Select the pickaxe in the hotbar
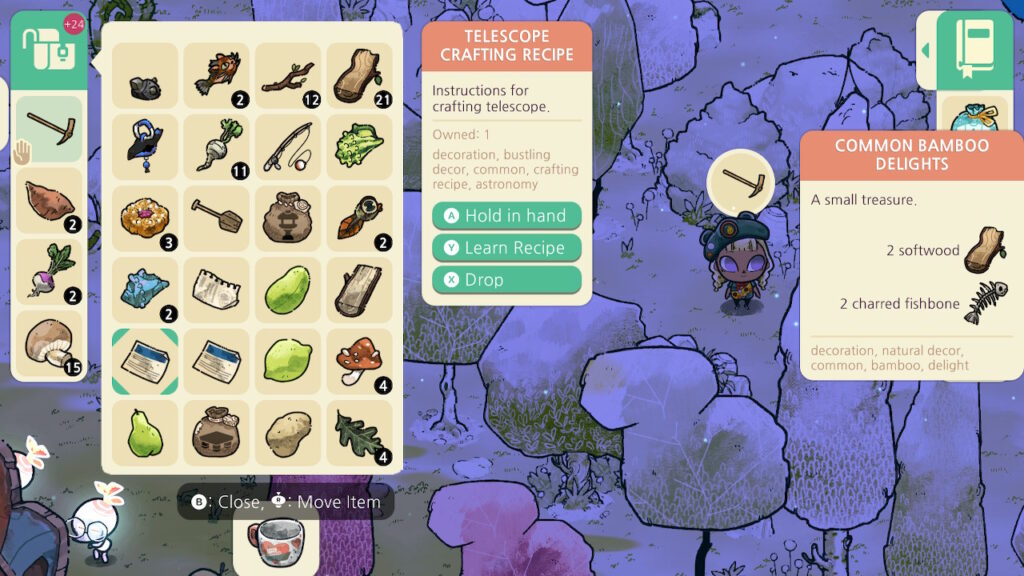Screen dimensions: 1024x576 pyautogui.click(x=48, y=129)
